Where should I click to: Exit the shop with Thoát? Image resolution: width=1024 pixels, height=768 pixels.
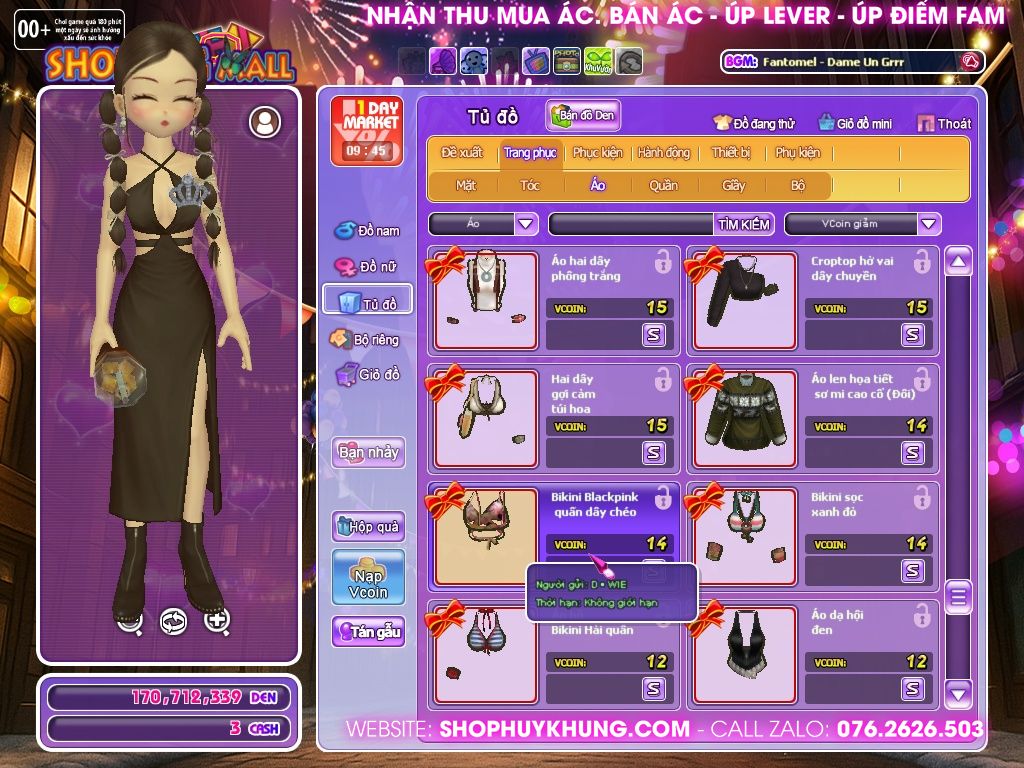click(943, 123)
